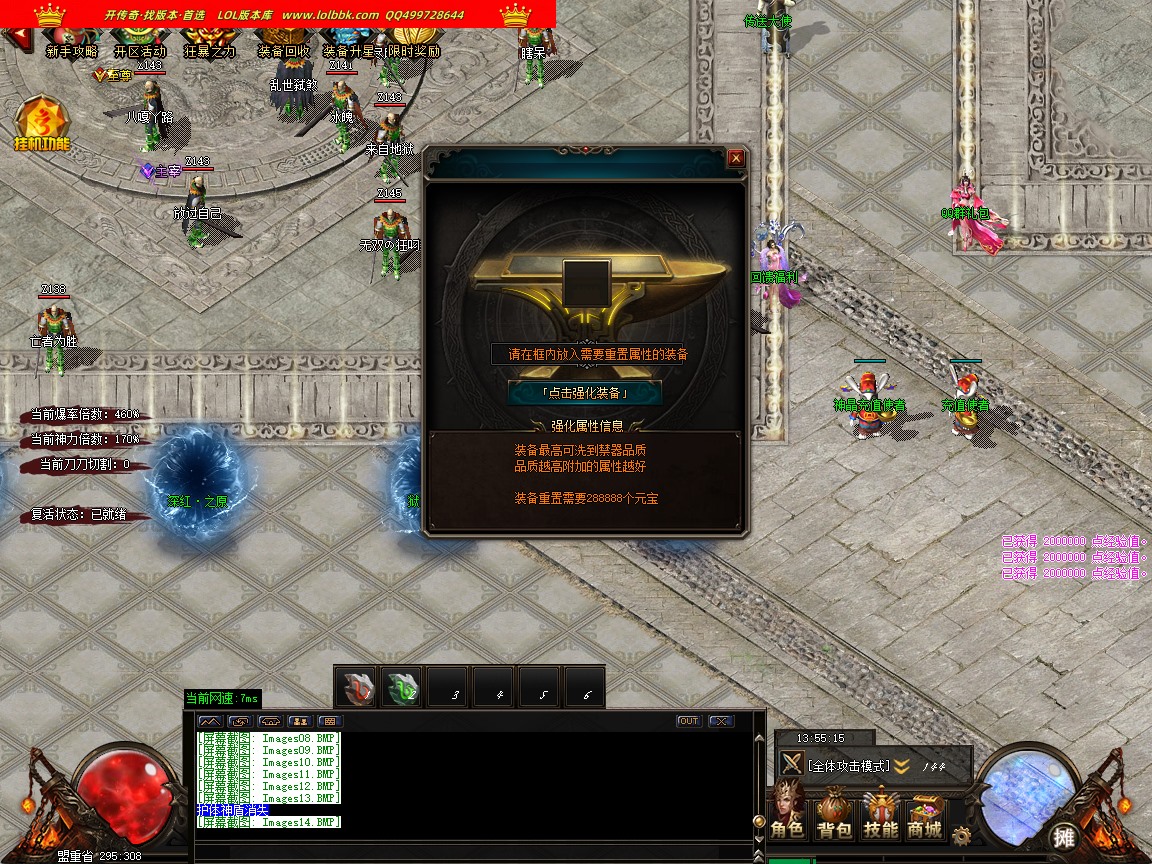Image resolution: width=1152 pixels, height=864 pixels.
Task: Open the gear settings icon
Action: click(962, 835)
